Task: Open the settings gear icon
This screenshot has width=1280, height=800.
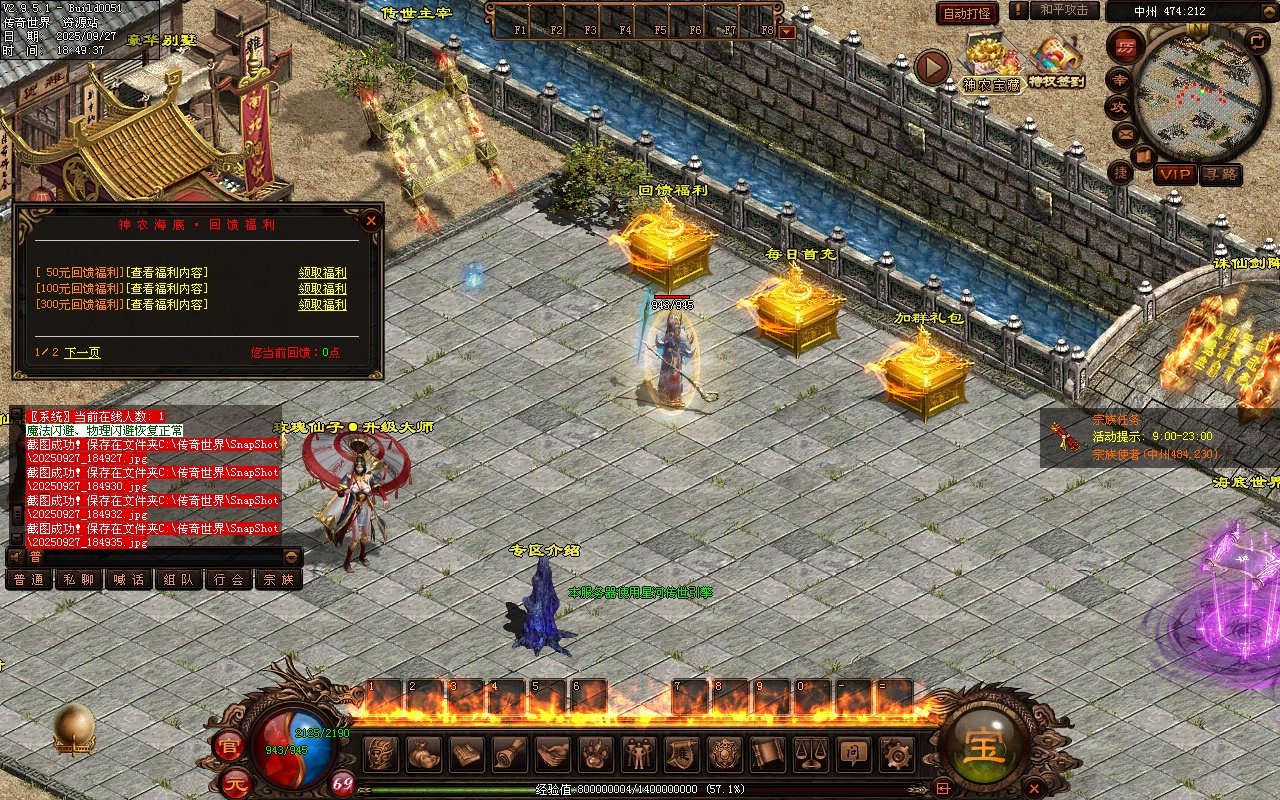Action: click(x=896, y=753)
